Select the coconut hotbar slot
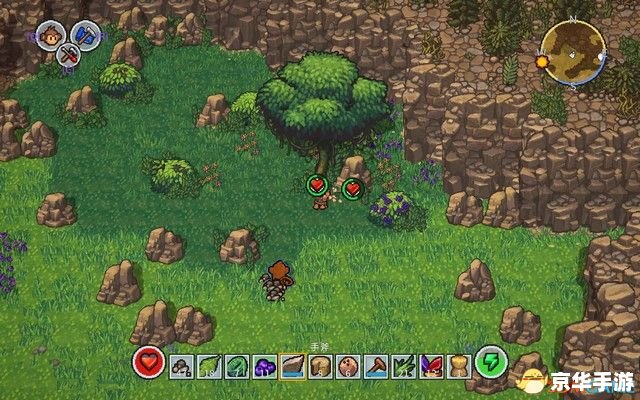The height and width of the screenshot is (400, 640). [348, 366]
